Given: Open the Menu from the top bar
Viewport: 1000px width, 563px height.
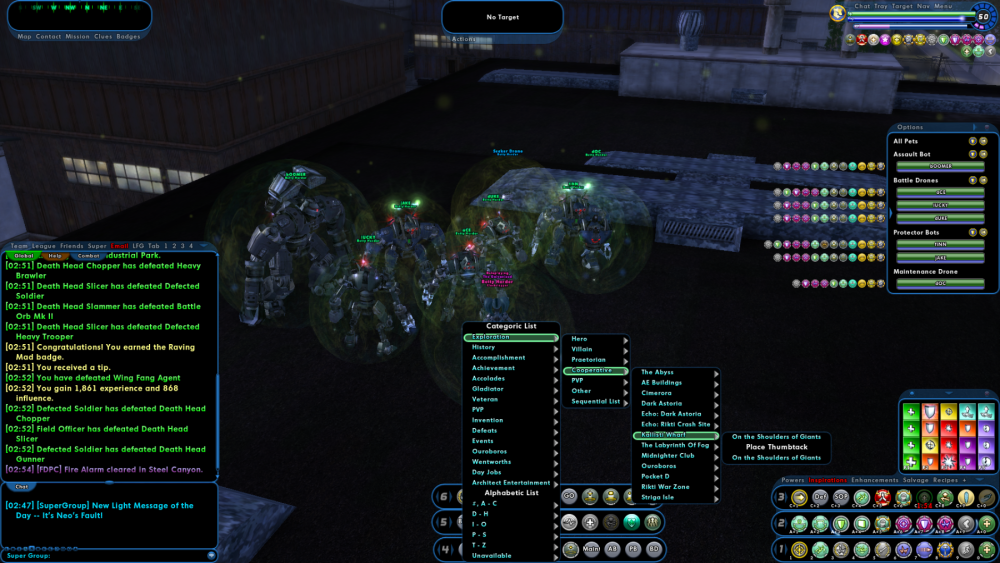Looking at the screenshot, I should tap(944, 6).
